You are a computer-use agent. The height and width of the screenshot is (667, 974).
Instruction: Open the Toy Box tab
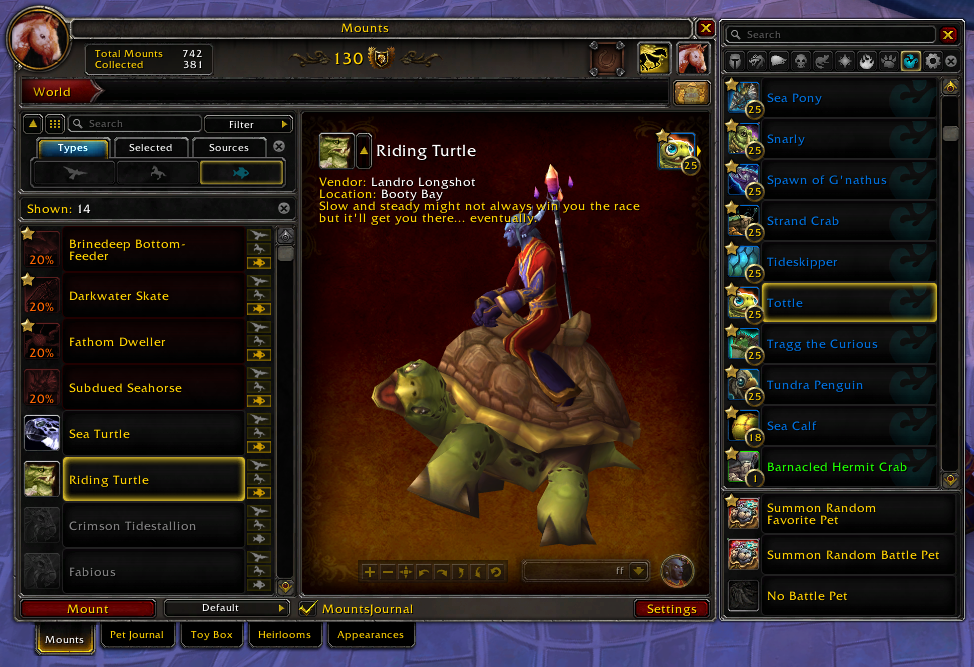(211, 635)
